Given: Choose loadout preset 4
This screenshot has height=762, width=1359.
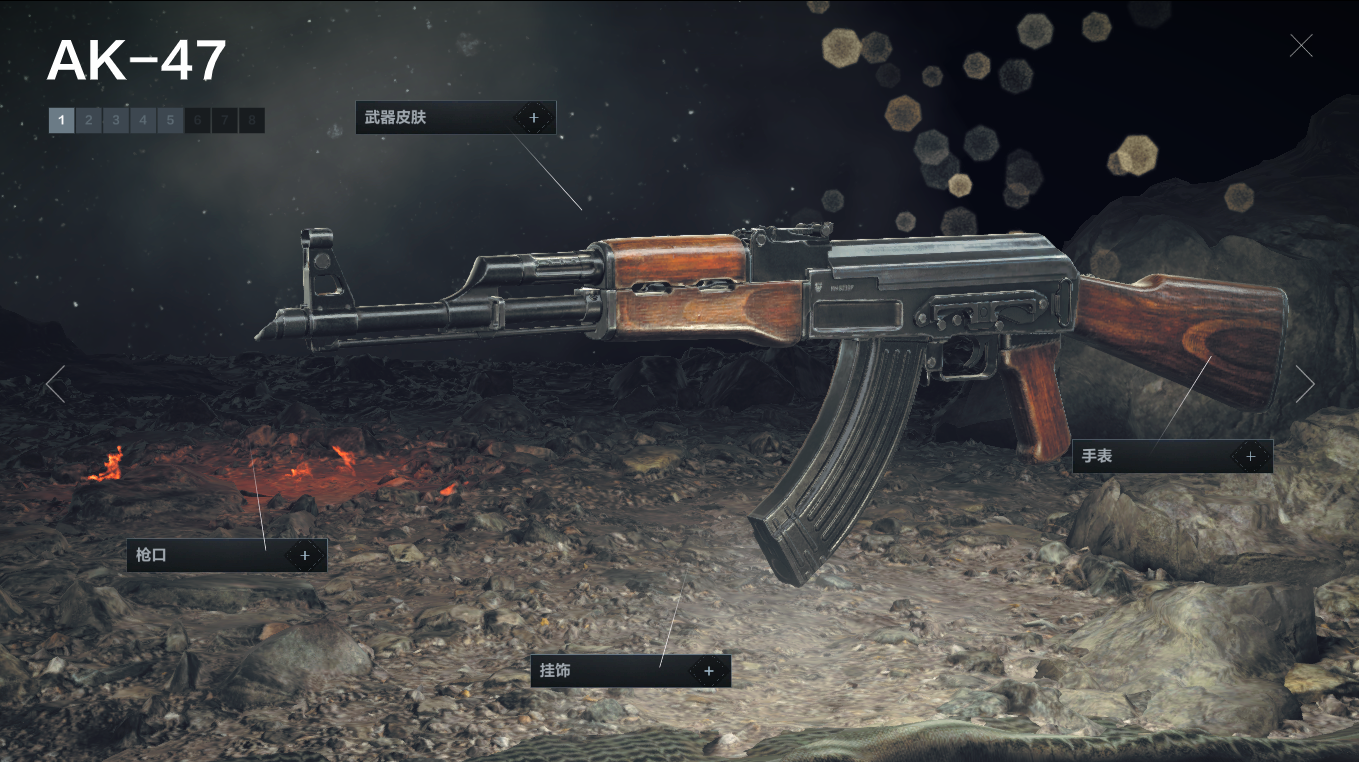Looking at the screenshot, I should [x=143, y=121].
